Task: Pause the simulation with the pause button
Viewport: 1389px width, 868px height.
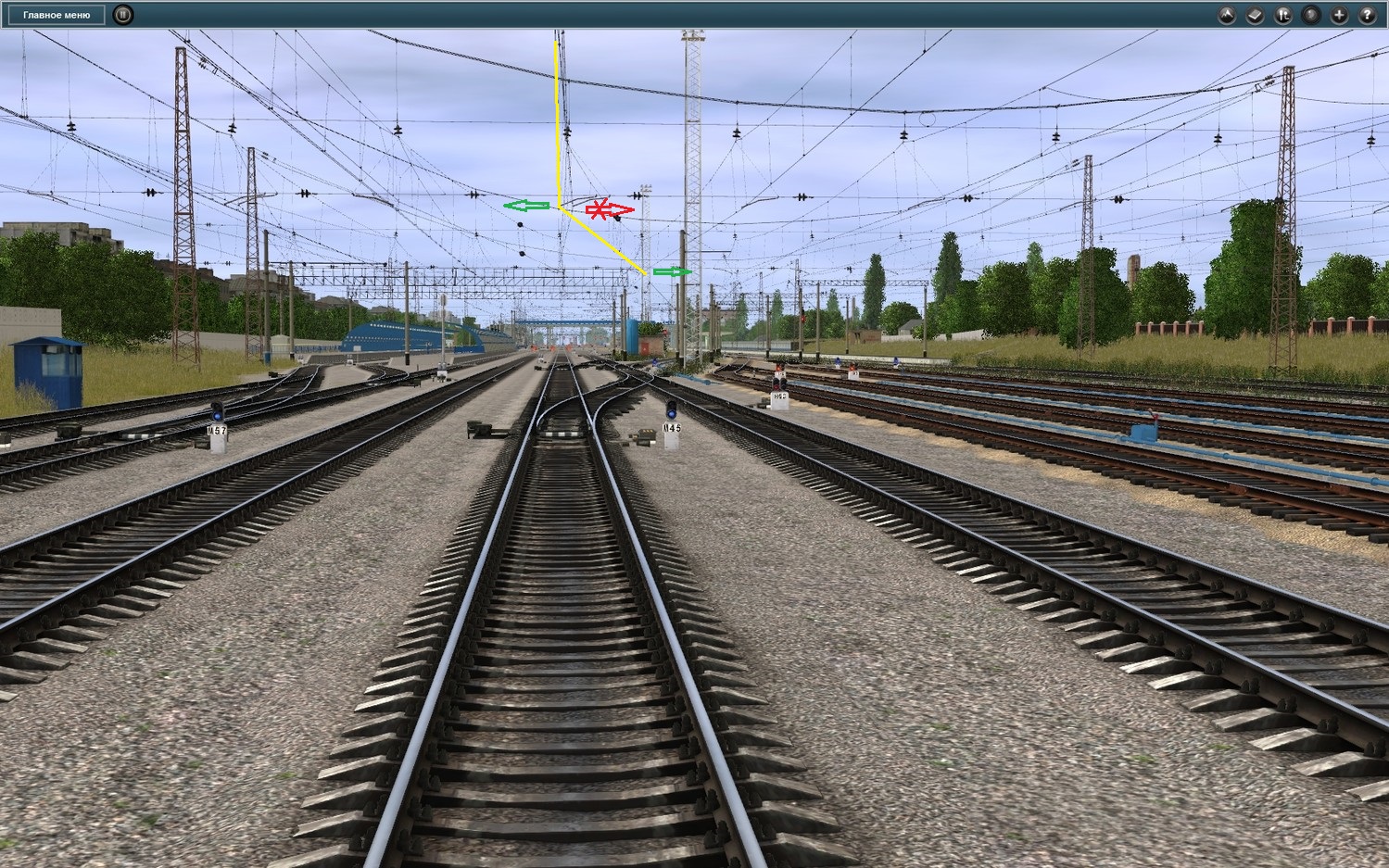Action: [122, 15]
